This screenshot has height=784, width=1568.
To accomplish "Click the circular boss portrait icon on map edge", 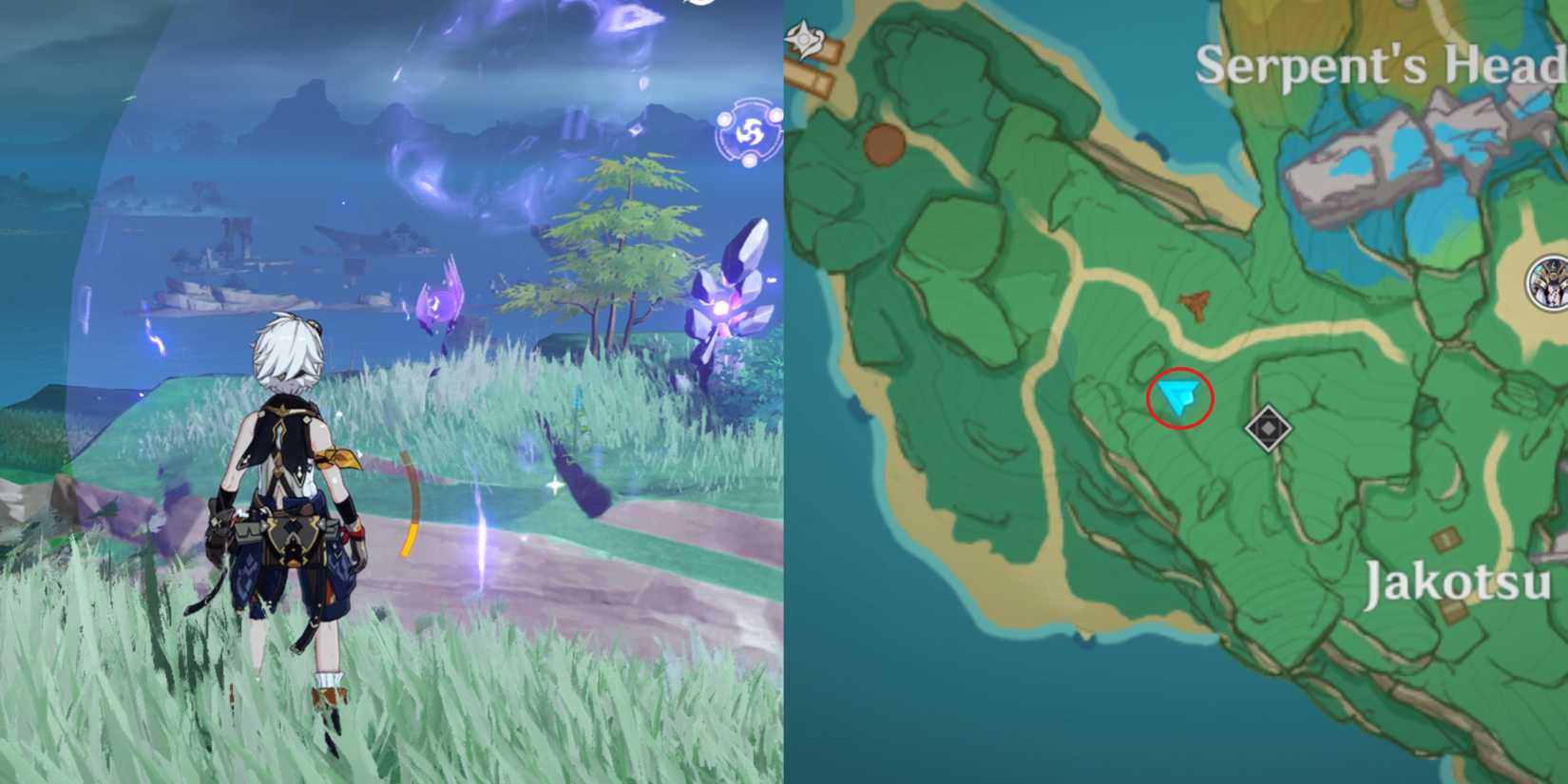I will (x=1551, y=282).
